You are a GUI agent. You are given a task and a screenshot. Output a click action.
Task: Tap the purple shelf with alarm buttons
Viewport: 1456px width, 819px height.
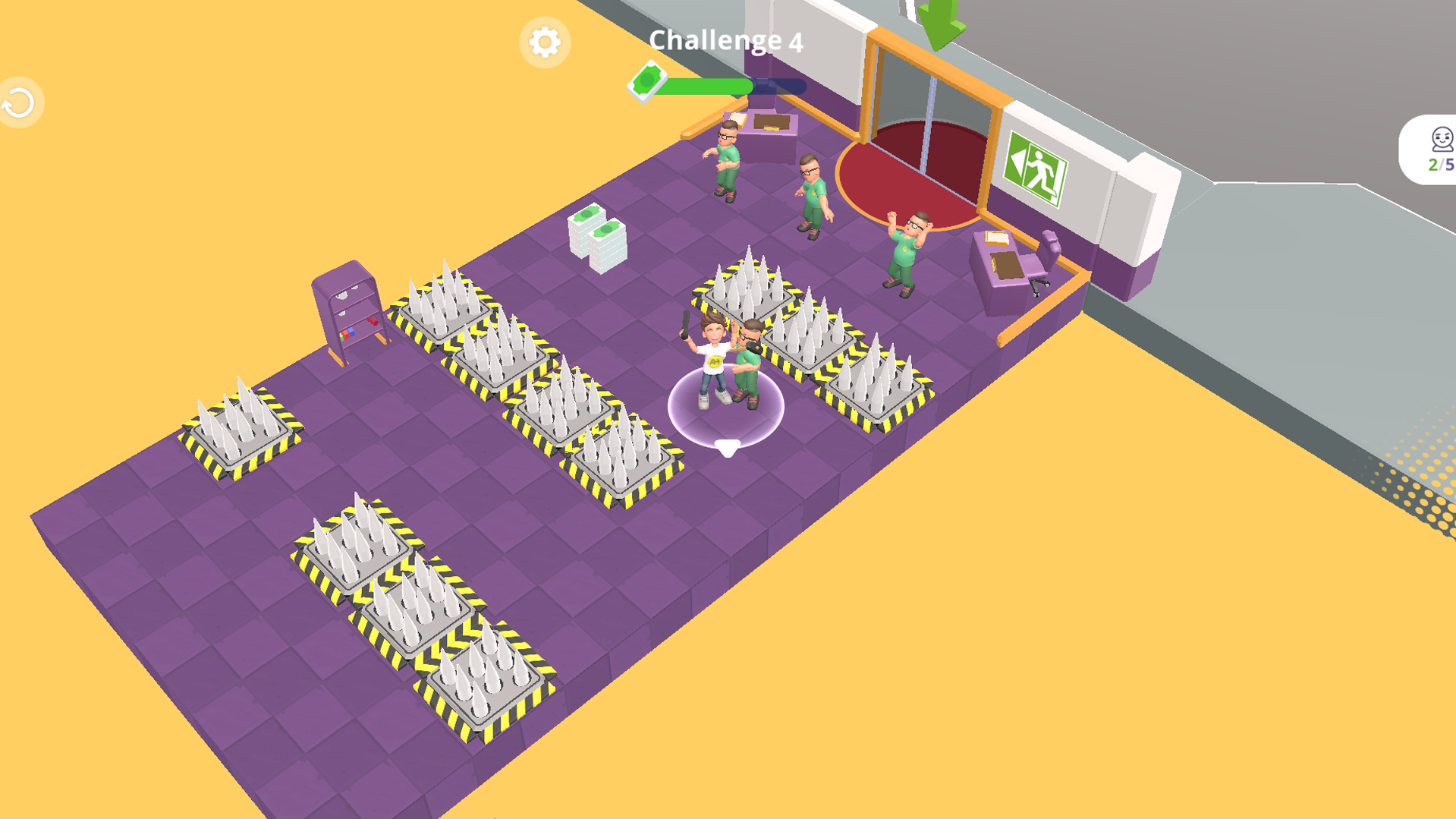(351, 311)
